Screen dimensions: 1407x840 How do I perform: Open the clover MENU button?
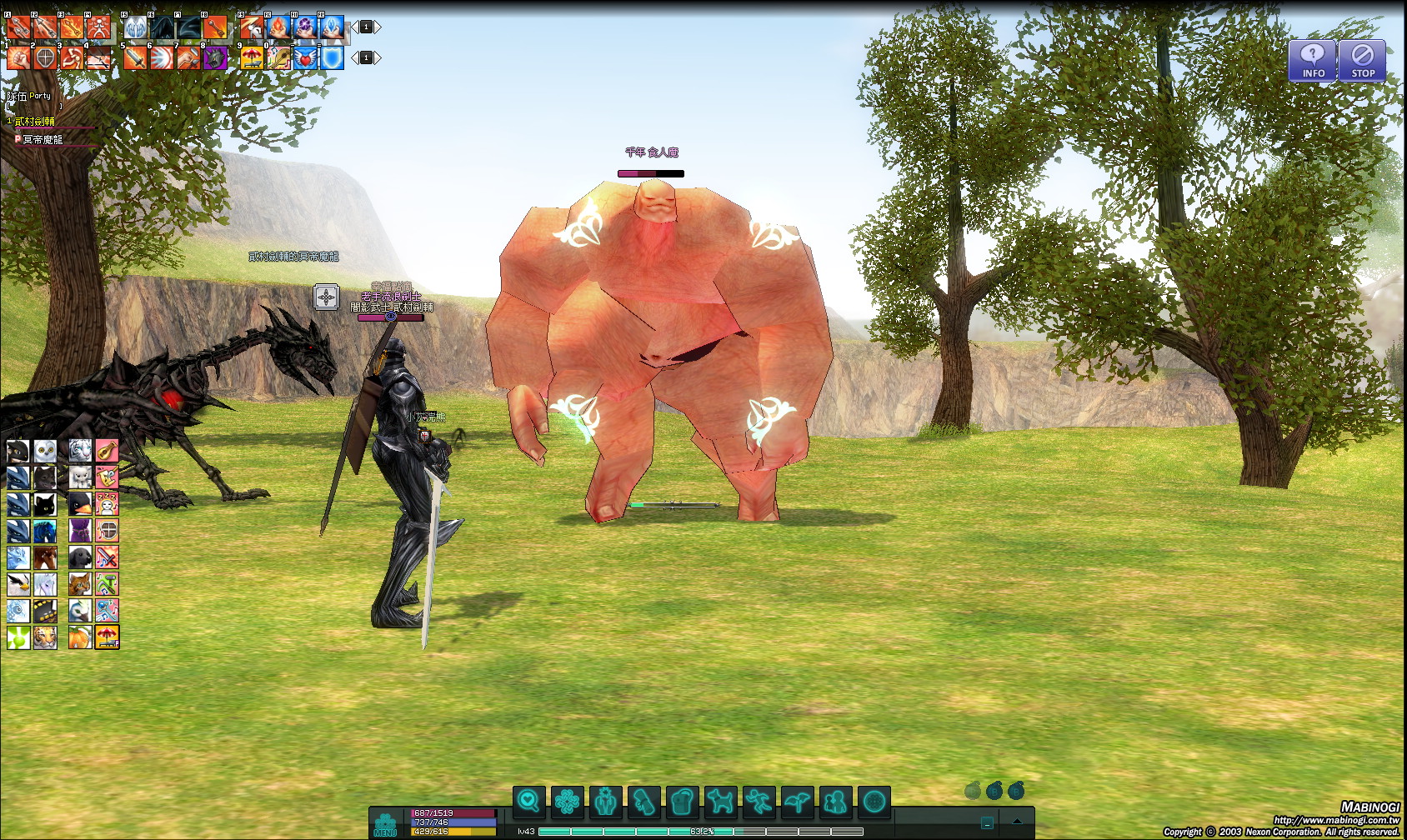[385, 824]
